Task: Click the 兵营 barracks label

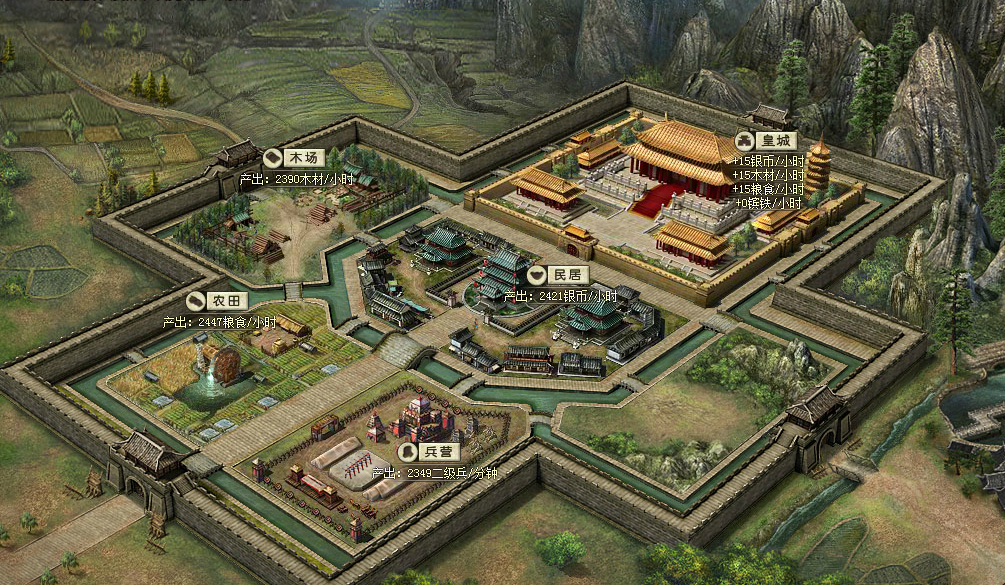Action: coord(430,452)
